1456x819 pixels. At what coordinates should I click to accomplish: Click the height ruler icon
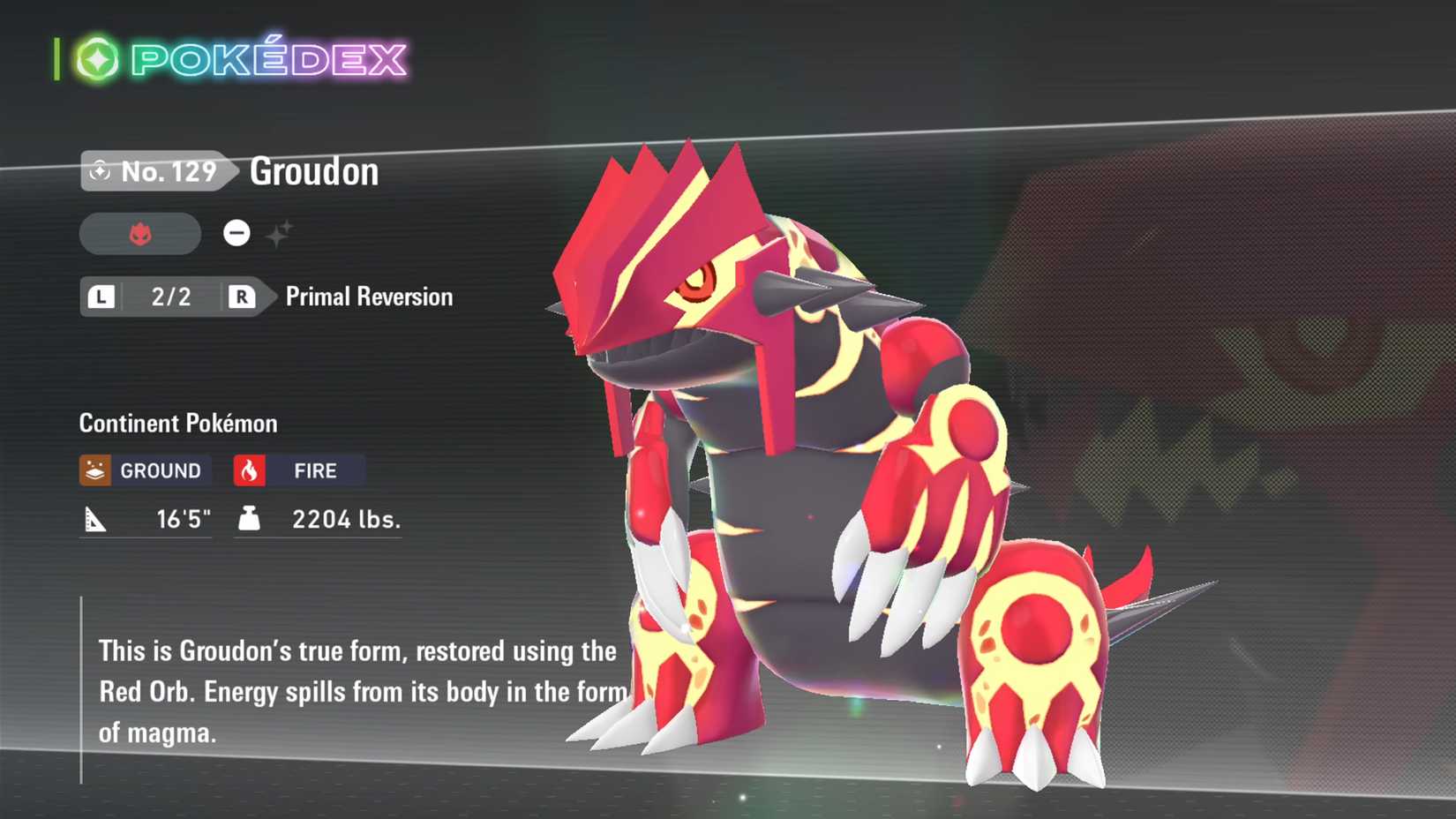97,520
